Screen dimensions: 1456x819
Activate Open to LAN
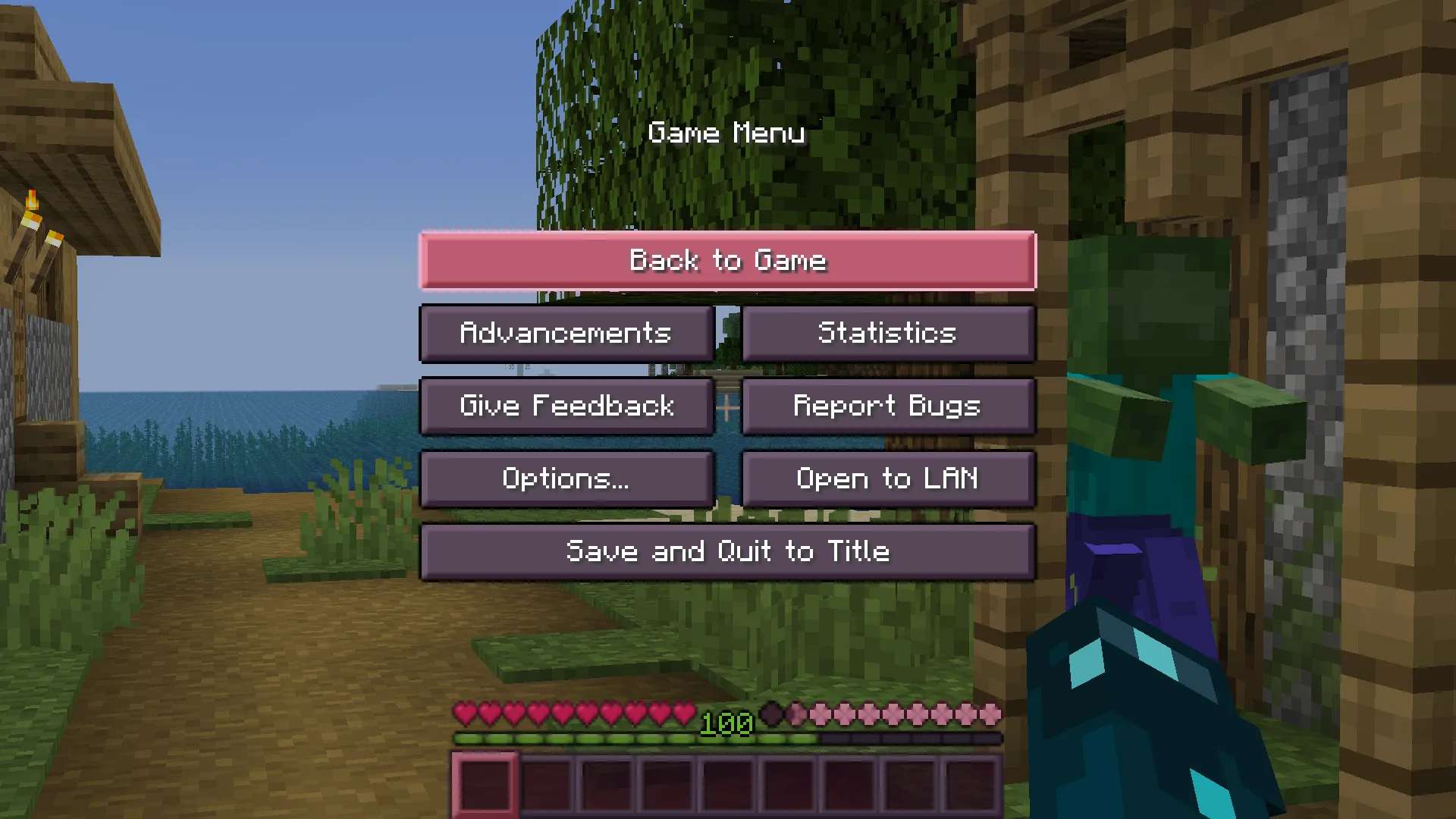coord(888,479)
